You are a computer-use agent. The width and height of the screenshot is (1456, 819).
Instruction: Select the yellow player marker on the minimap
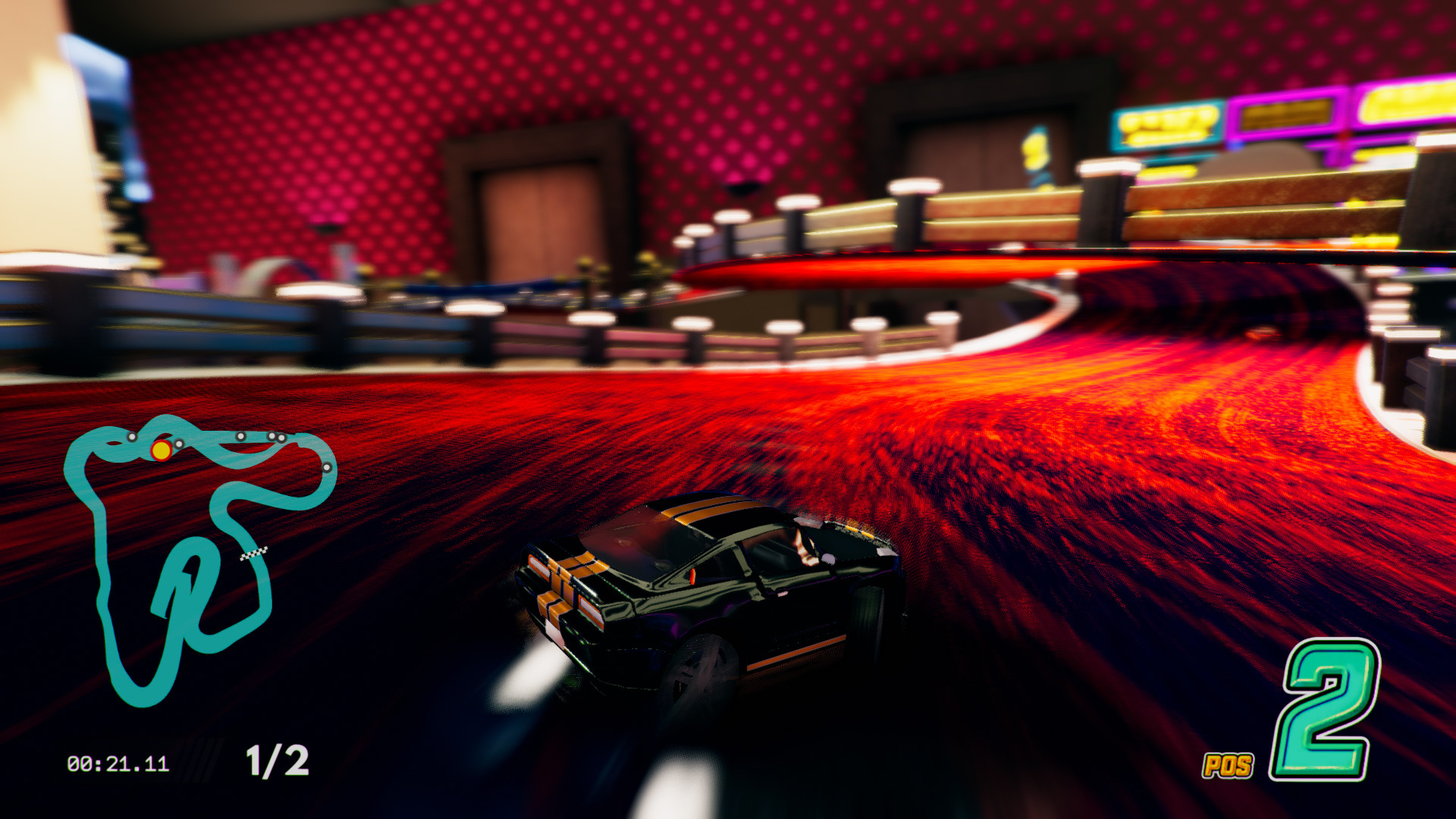tap(160, 449)
